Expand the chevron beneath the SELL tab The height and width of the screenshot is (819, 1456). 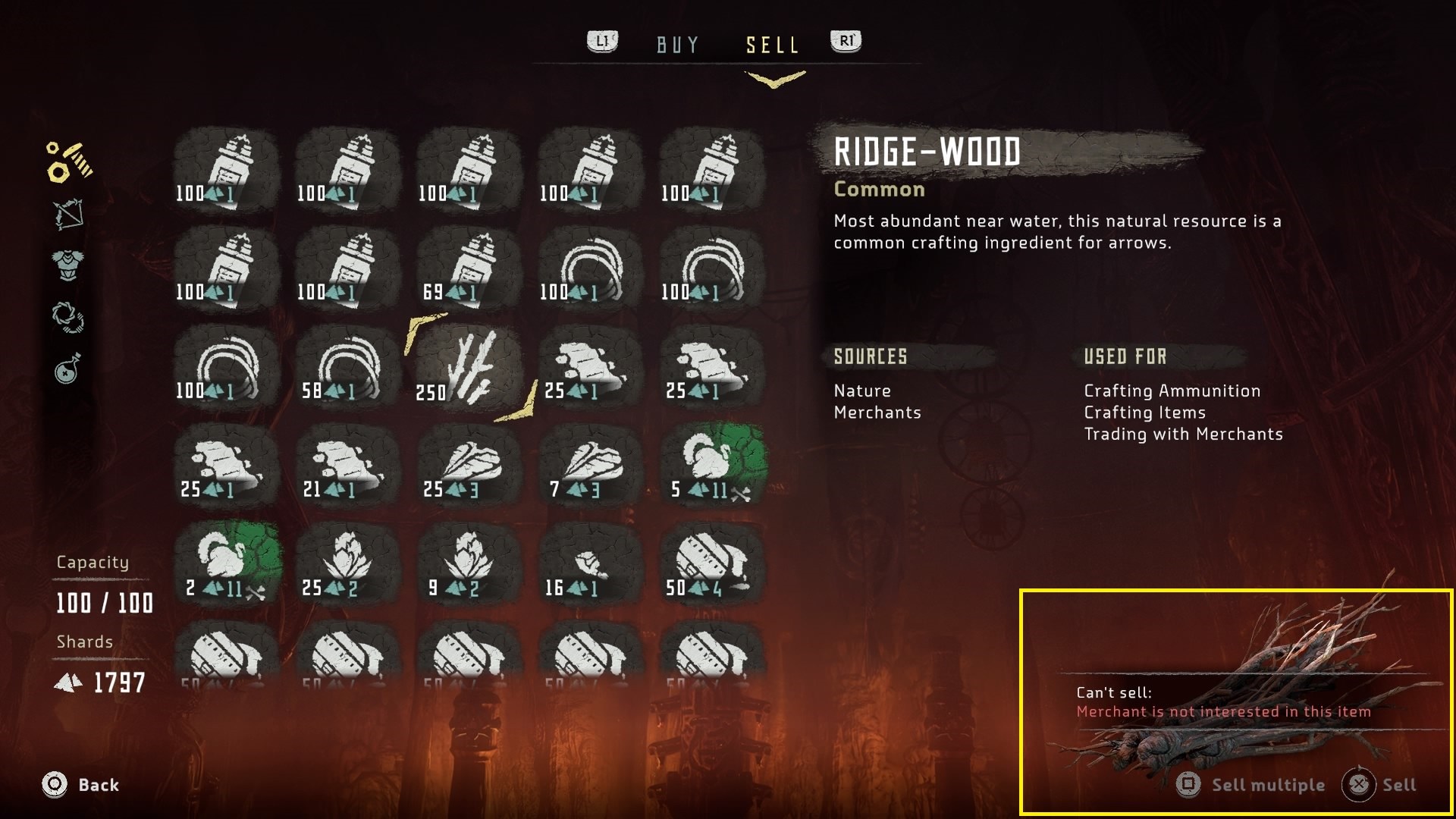(773, 76)
